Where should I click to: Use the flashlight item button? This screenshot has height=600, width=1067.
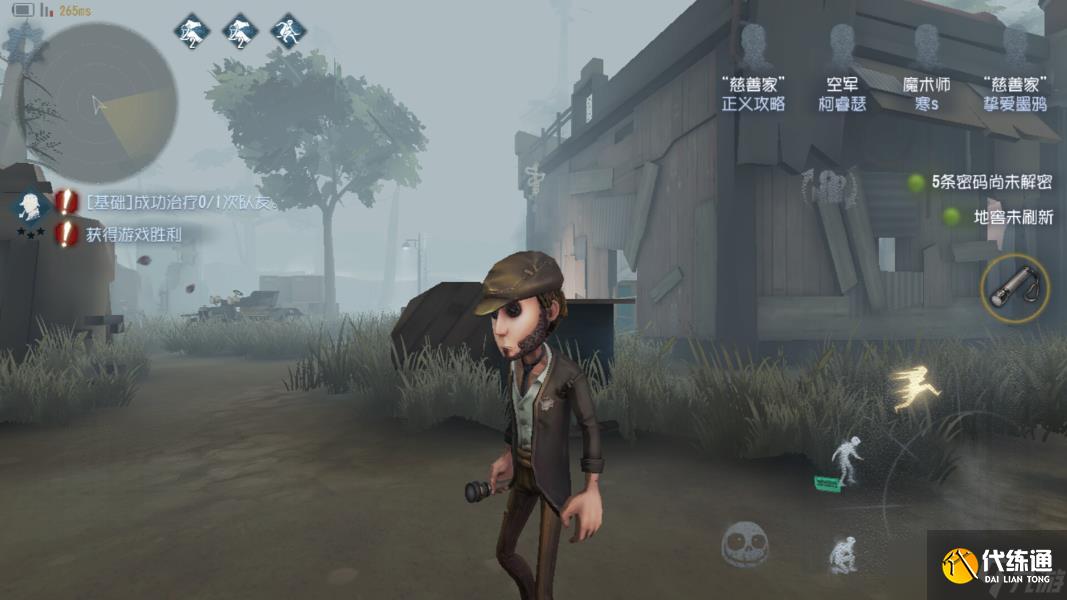point(1015,289)
